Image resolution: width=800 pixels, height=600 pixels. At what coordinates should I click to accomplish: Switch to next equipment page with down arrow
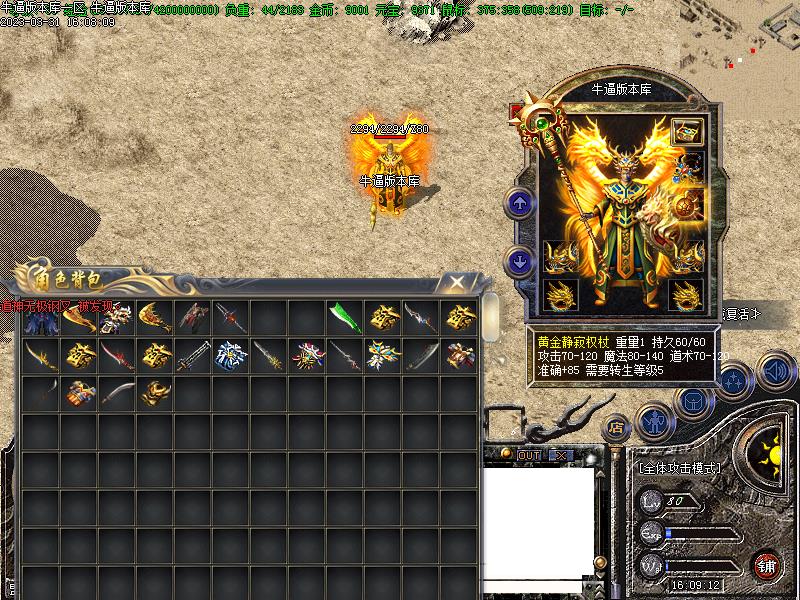click(520, 262)
